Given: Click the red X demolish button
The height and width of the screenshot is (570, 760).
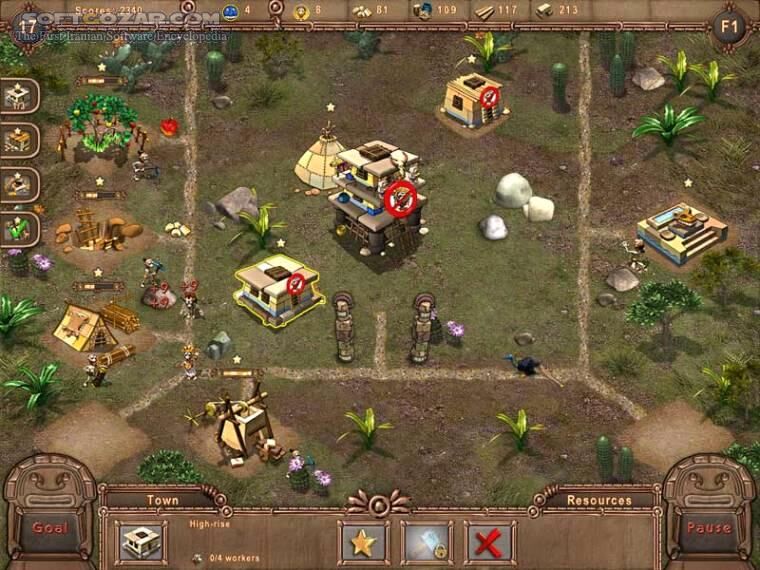Looking at the screenshot, I should click(x=490, y=542).
